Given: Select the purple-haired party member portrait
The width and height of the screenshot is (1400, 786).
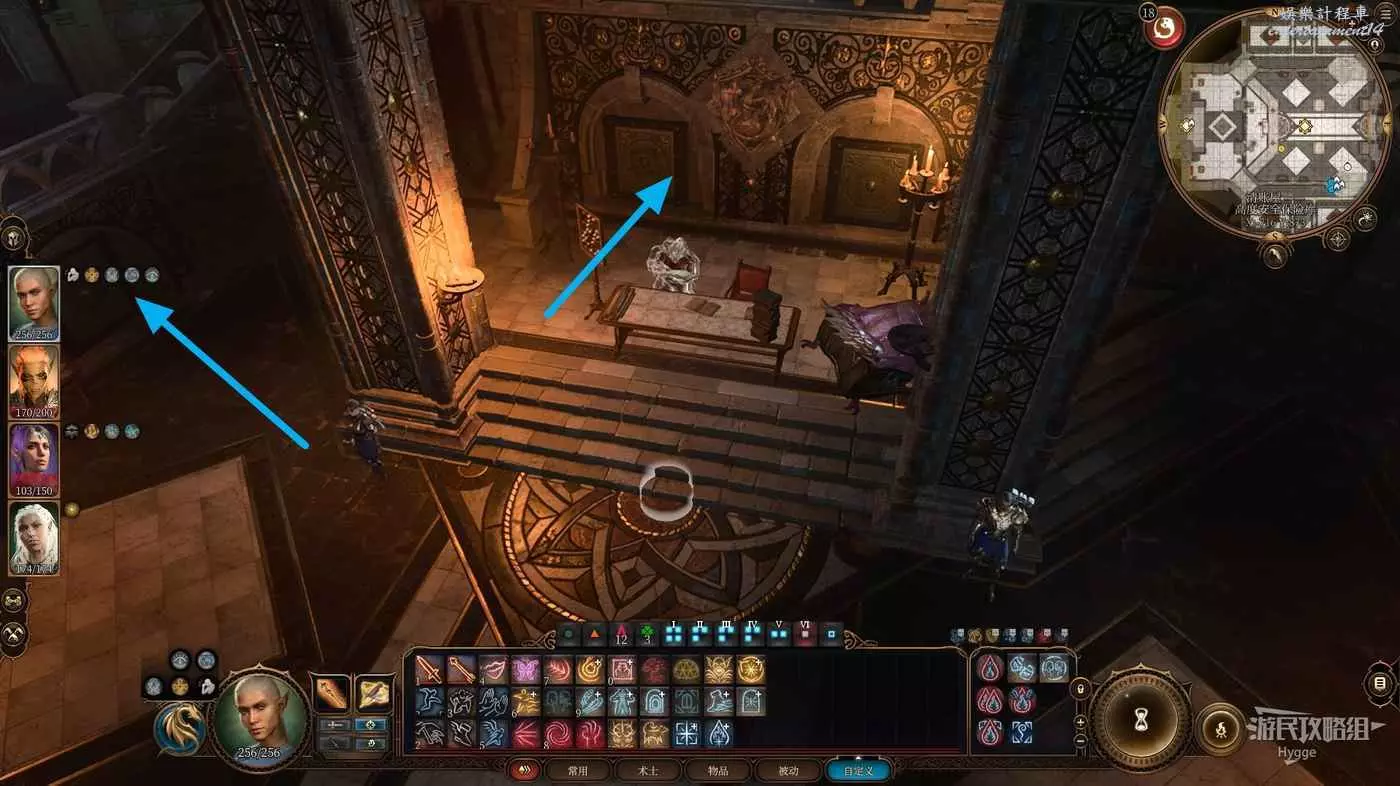Looking at the screenshot, I should coord(34,459).
